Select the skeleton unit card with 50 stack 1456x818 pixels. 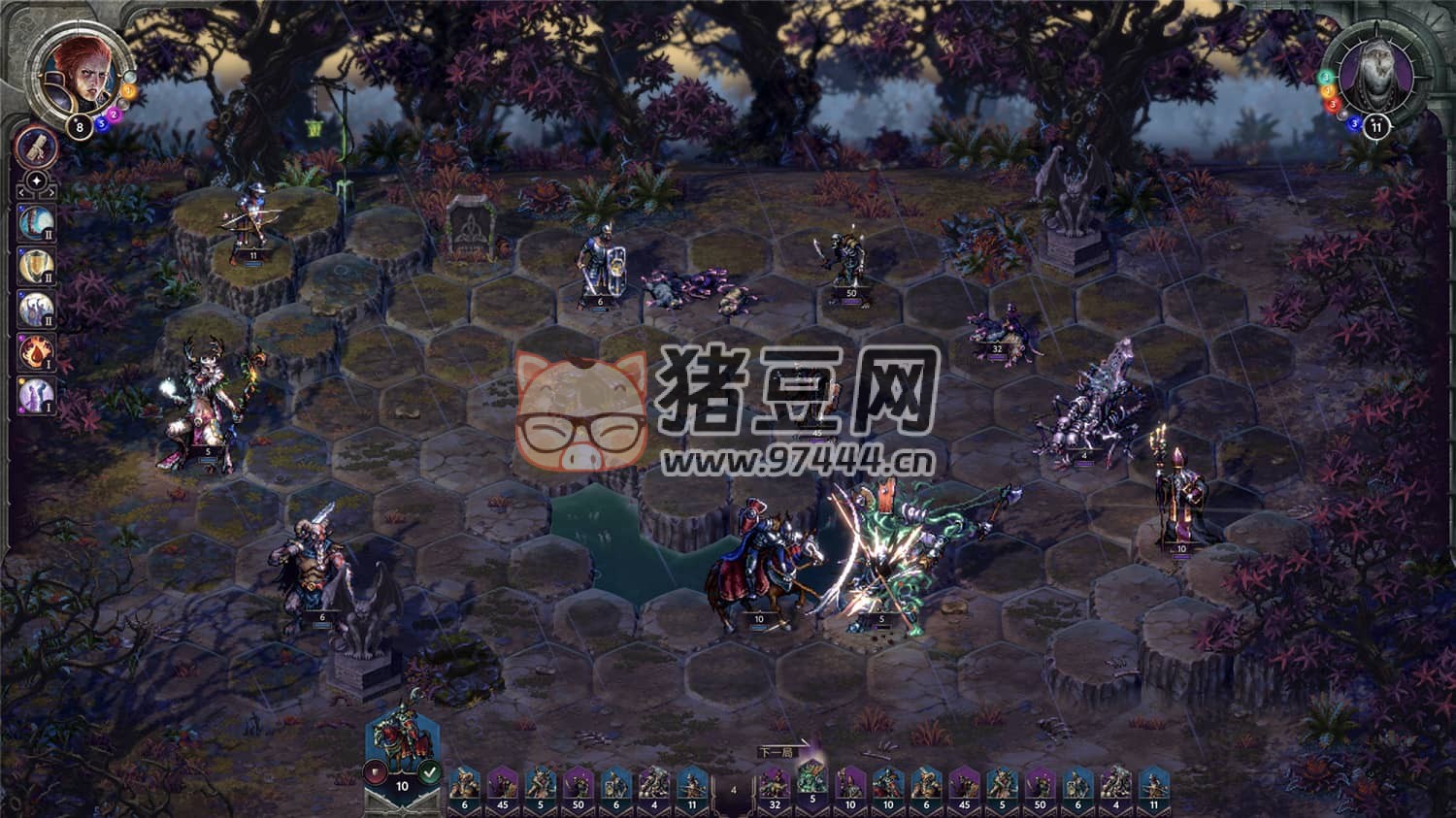[578, 786]
